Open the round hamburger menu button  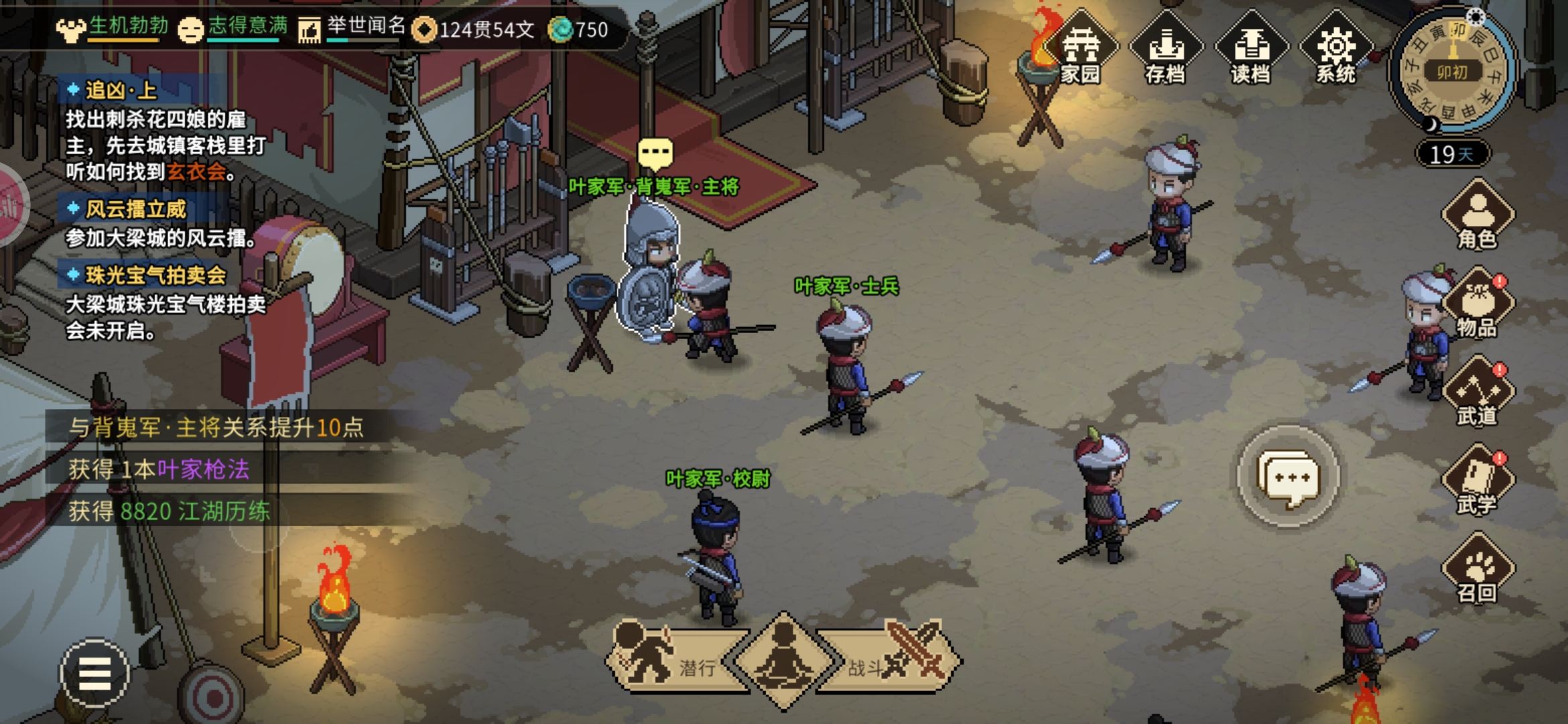(94, 673)
